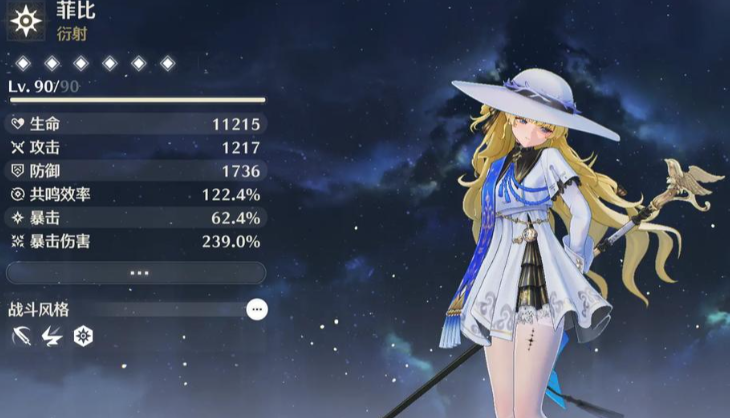This screenshot has height=418, width=730.
Task: Expand full stats with the wide ellipsis bar
Action: pyautogui.click(x=136, y=273)
